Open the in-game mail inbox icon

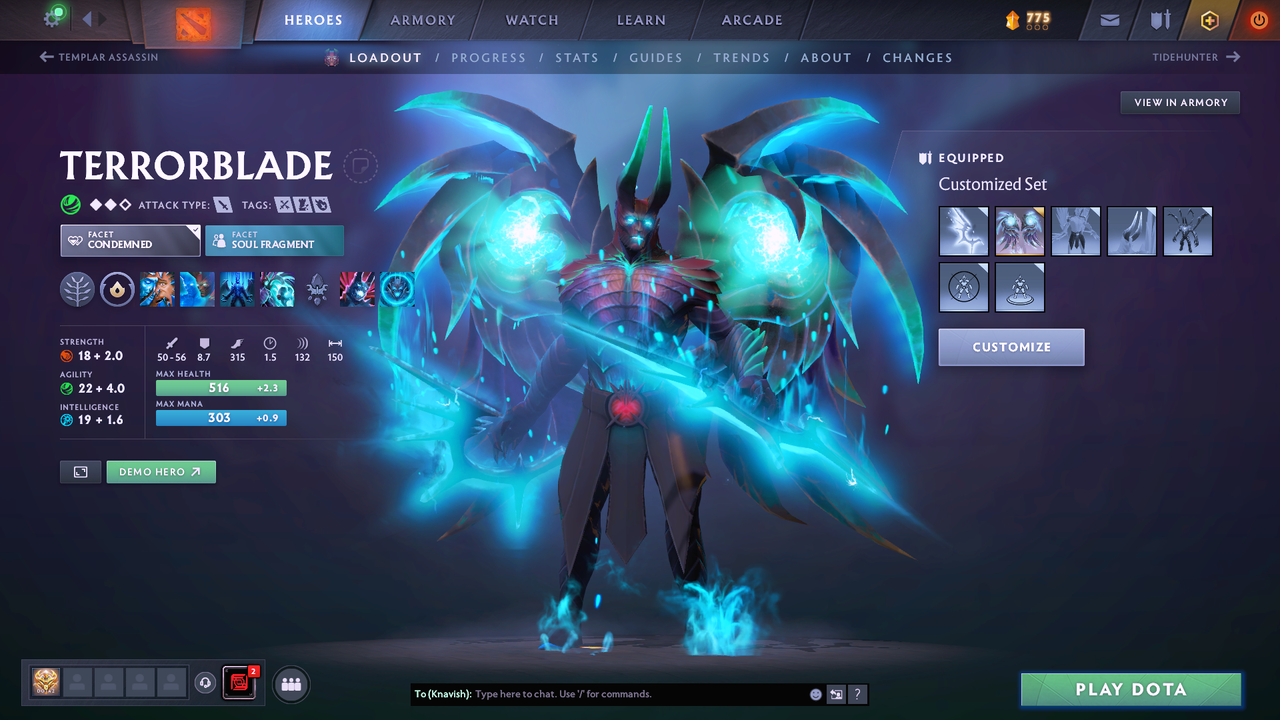[1110, 19]
